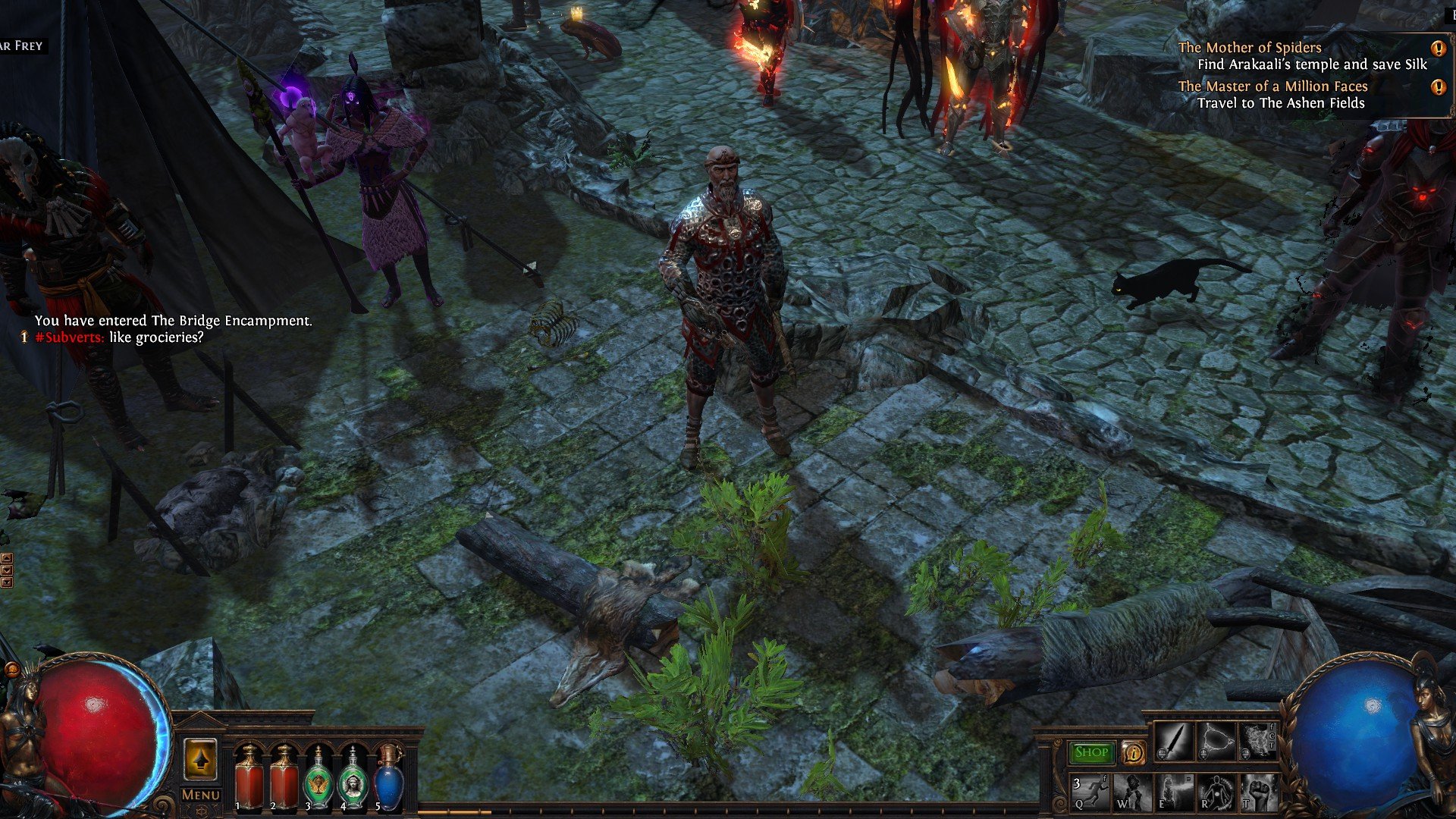Viewport: 1456px width, 819px height.
Task: Select the cloudy textured skill slot
Action: (1257, 742)
